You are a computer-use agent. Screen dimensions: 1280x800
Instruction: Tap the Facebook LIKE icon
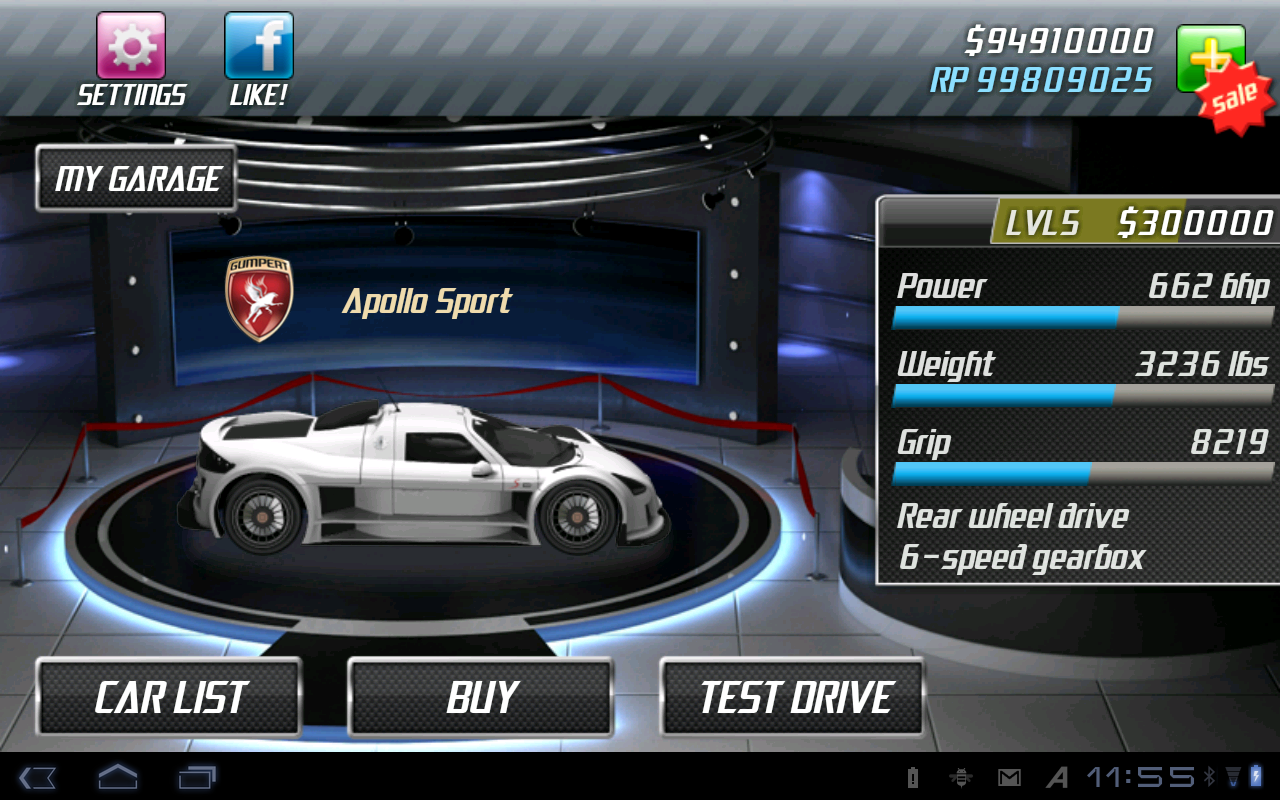click(259, 45)
